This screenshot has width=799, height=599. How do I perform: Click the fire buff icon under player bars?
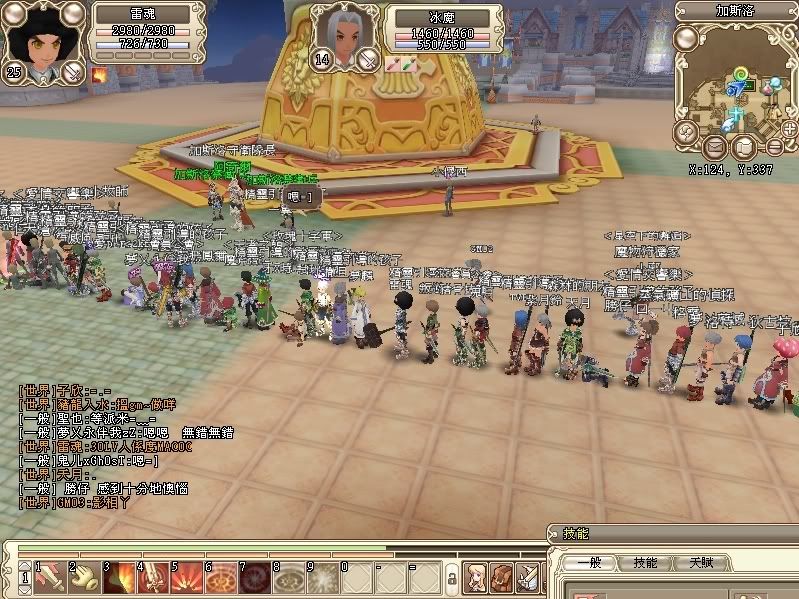pyautogui.click(x=100, y=73)
